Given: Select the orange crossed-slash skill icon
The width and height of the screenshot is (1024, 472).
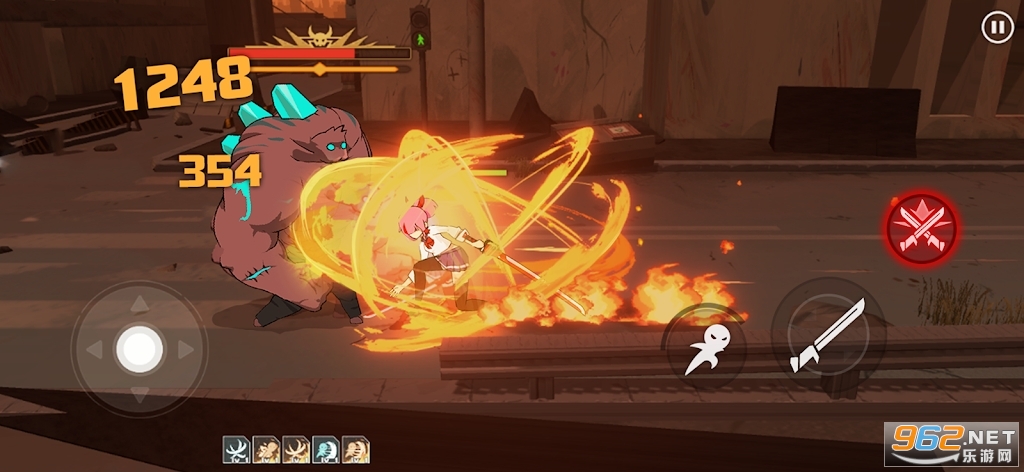Looking at the screenshot, I should click(296, 448).
